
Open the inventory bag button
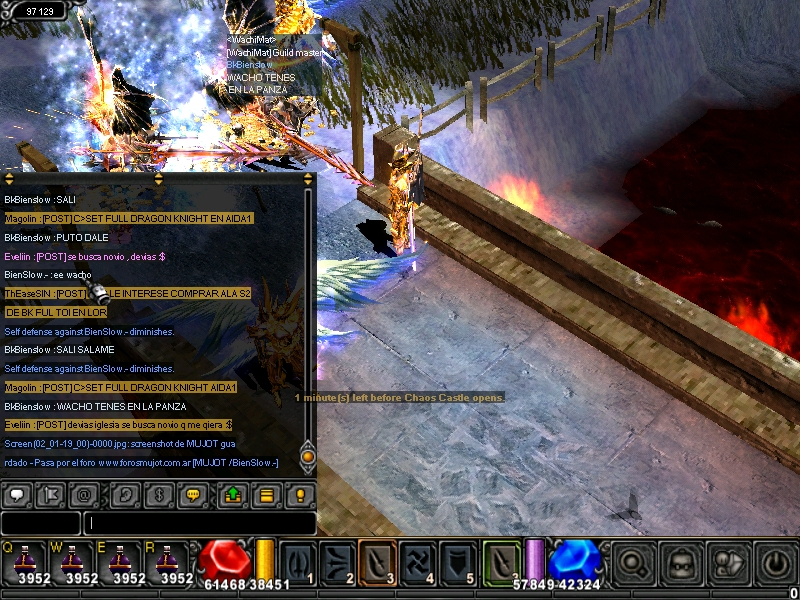(680, 562)
